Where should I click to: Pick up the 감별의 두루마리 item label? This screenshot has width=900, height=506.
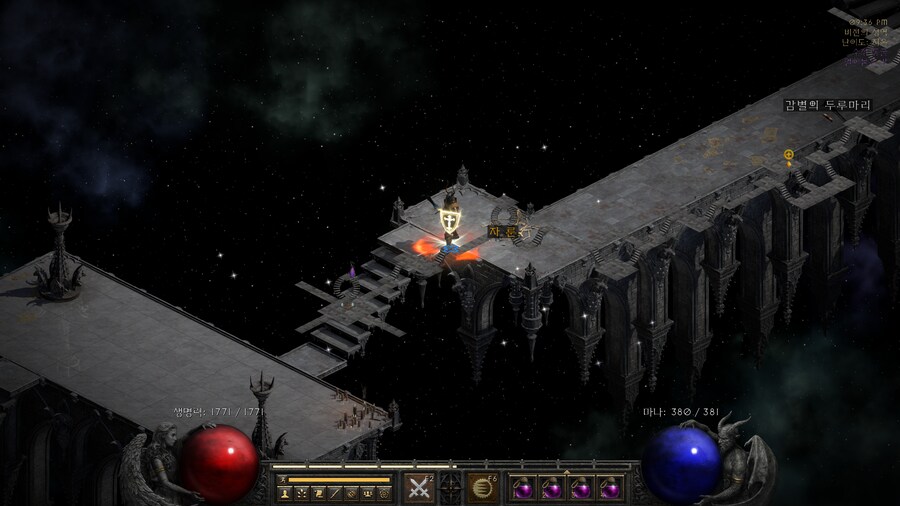tap(827, 105)
